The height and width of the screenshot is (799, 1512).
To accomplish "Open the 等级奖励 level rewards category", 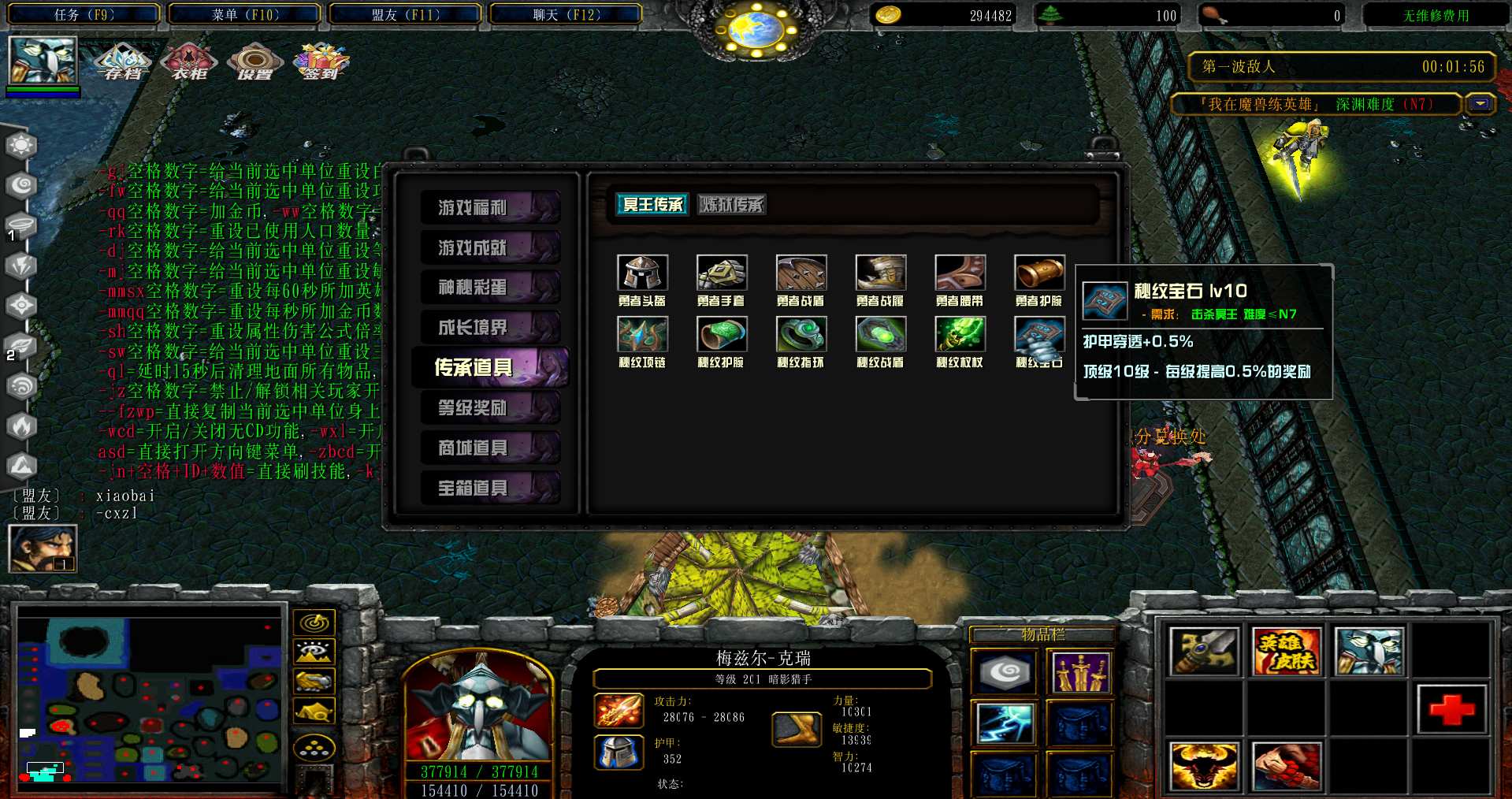I will coord(490,407).
